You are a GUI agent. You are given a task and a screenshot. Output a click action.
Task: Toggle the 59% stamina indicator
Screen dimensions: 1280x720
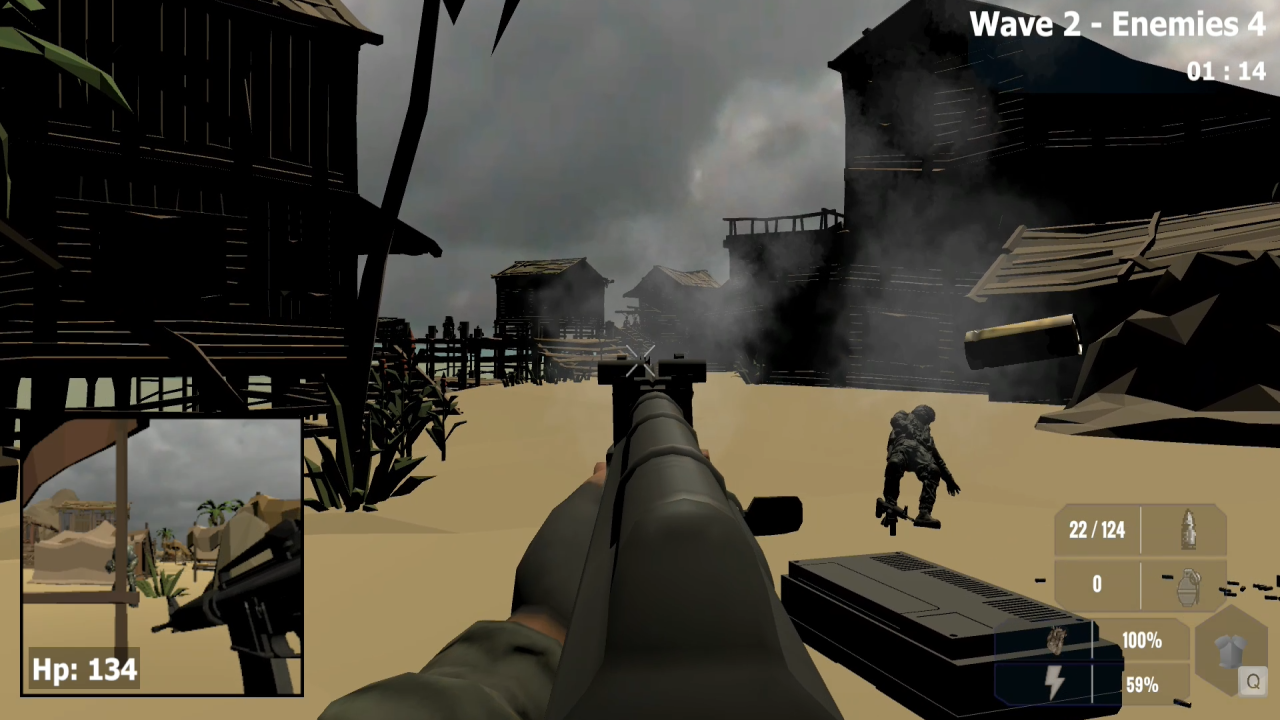[1141, 686]
